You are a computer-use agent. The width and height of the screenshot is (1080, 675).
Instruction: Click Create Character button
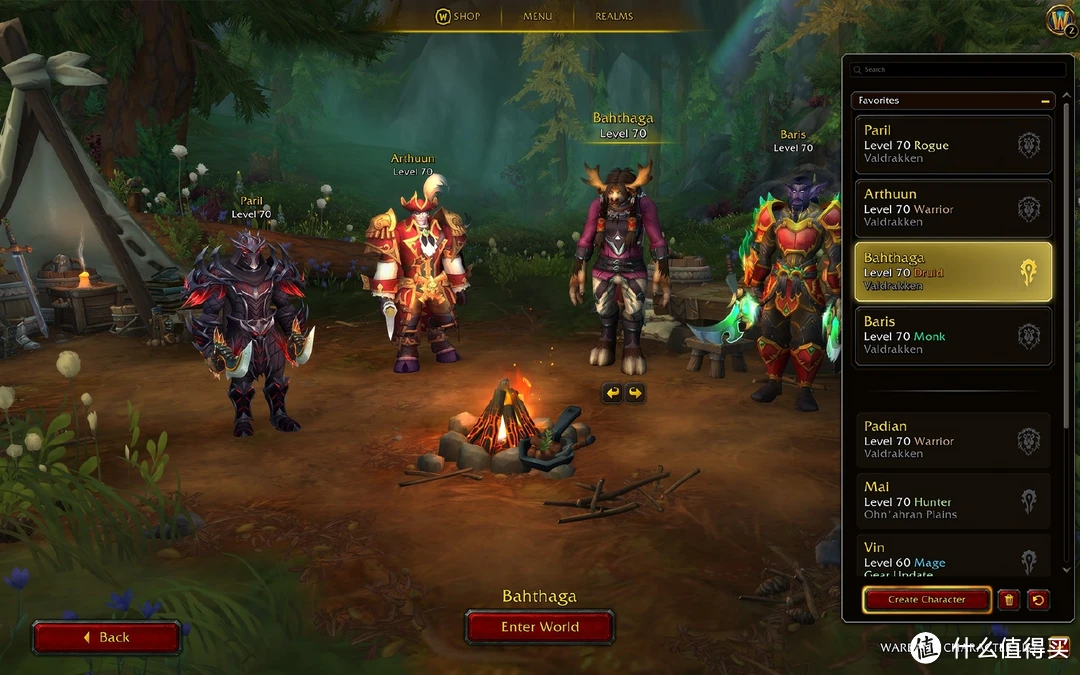927,600
